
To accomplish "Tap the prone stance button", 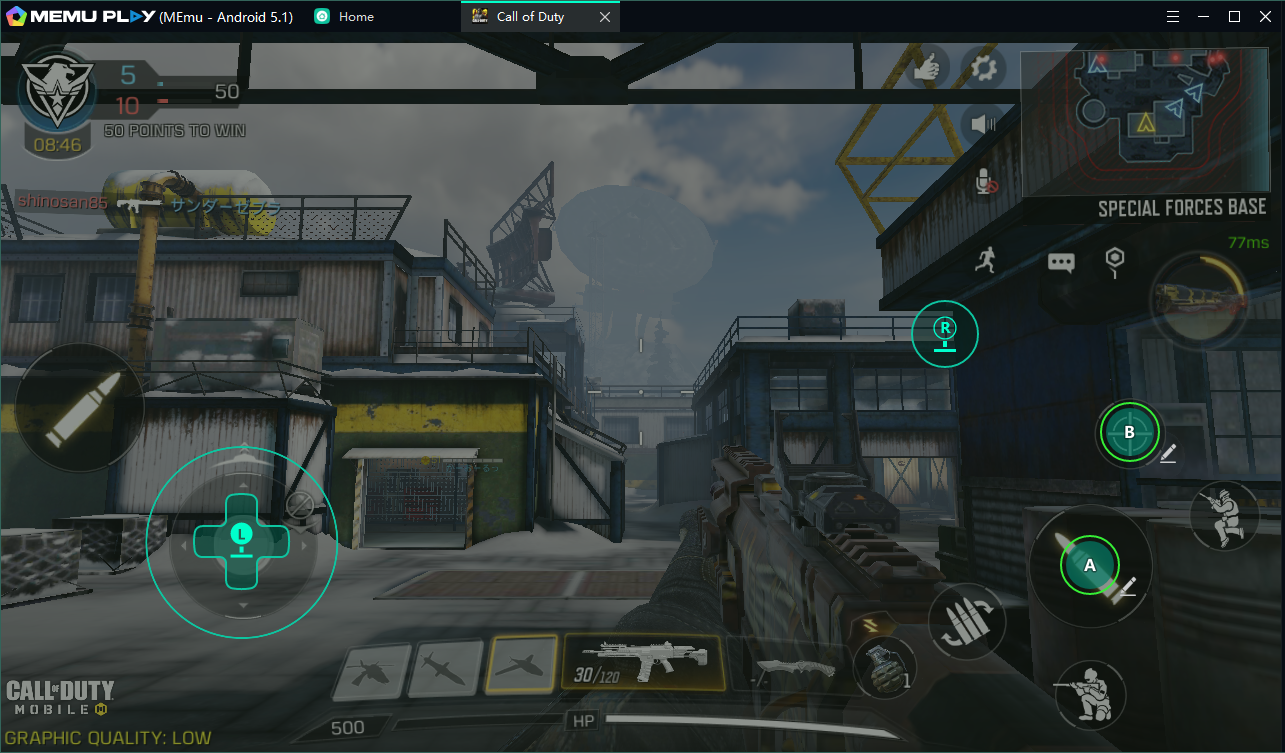I will pyautogui.click(x=1089, y=695).
